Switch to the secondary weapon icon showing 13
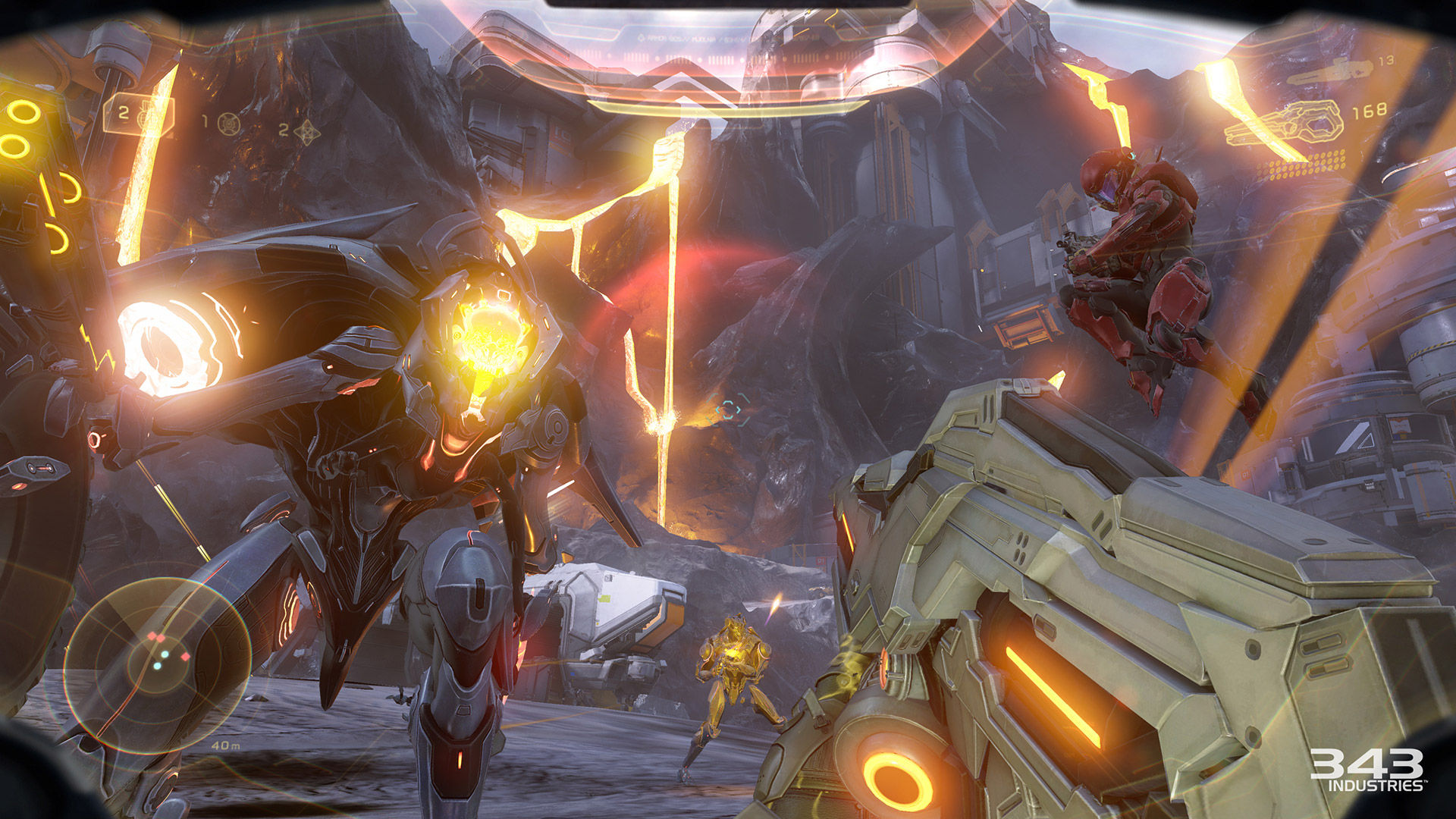Screen dimensions: 1456x819 tap(1332, 71)
